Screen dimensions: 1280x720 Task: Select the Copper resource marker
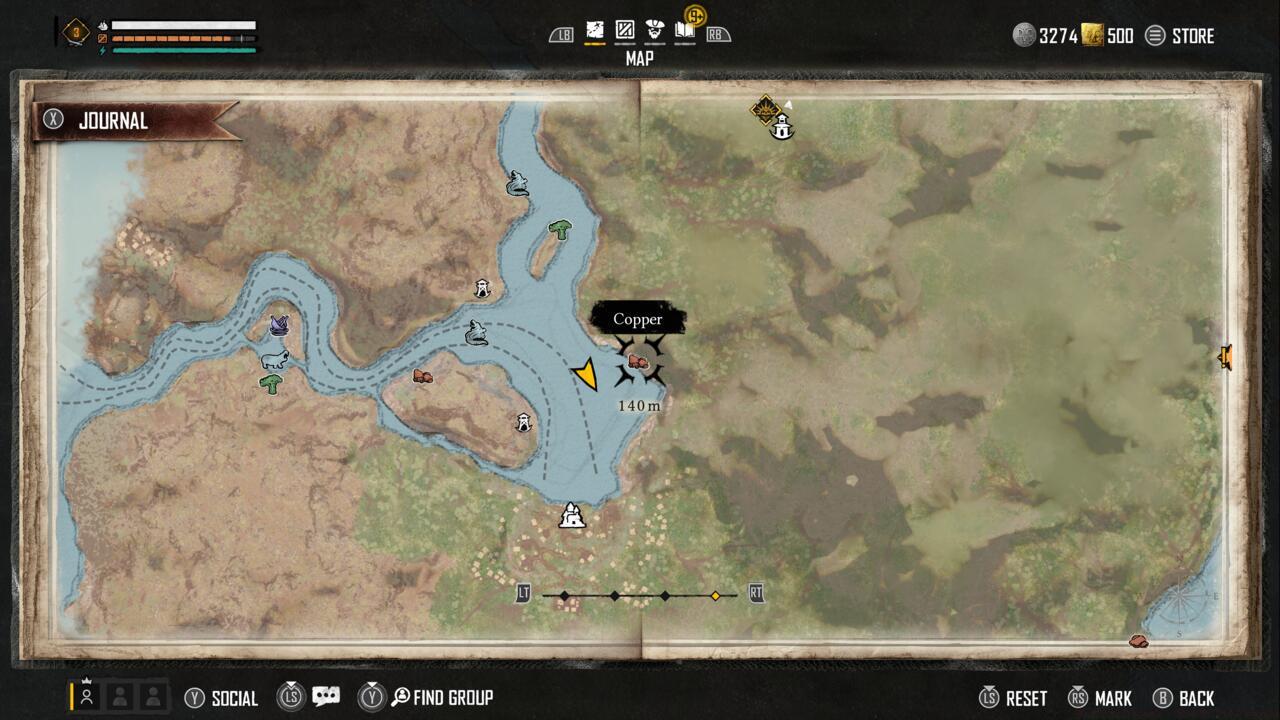tap(638, 362)
